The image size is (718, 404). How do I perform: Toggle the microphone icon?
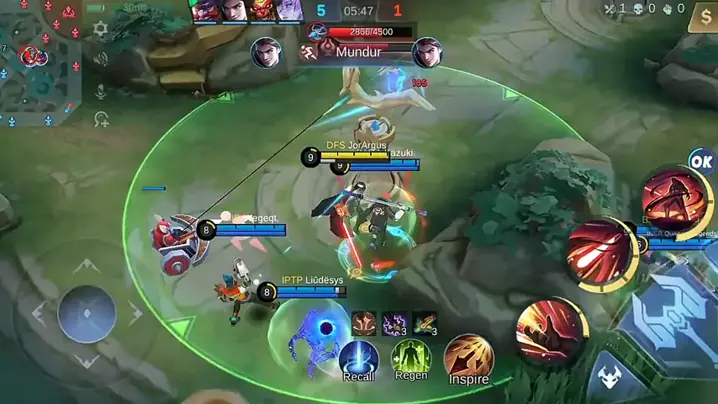click(x=101, y=90)
